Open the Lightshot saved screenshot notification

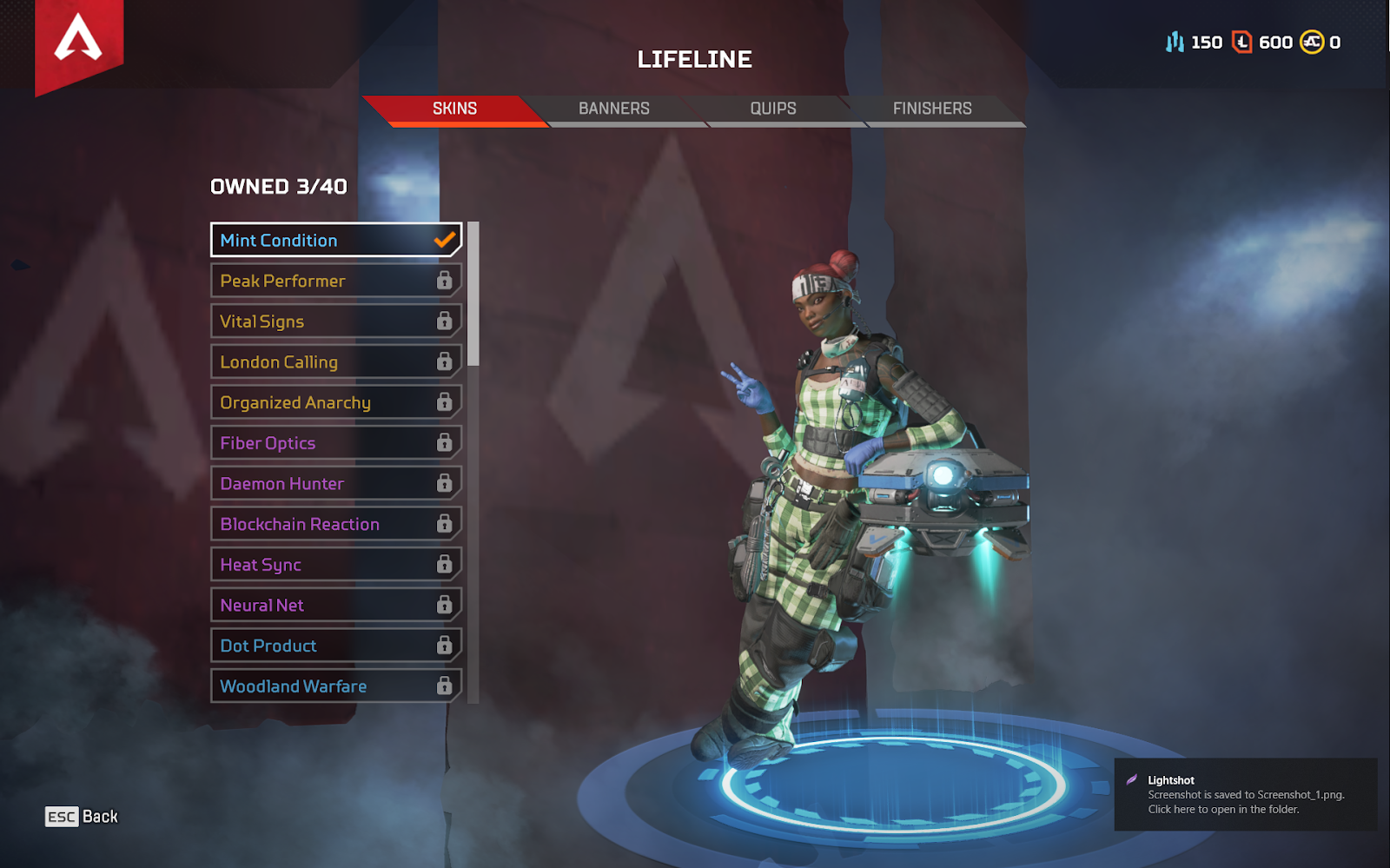pos(1245,795)
